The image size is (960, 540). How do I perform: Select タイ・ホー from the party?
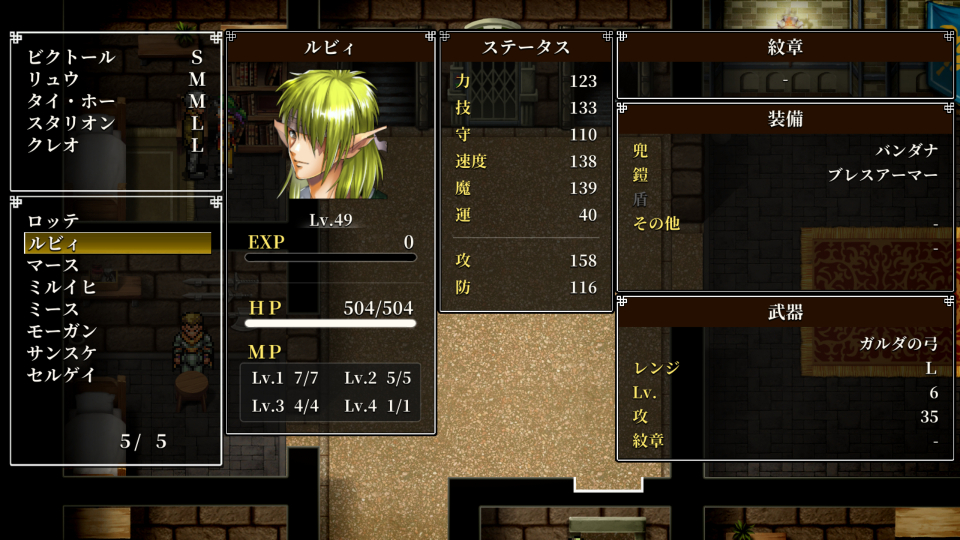tap(71, 101)
